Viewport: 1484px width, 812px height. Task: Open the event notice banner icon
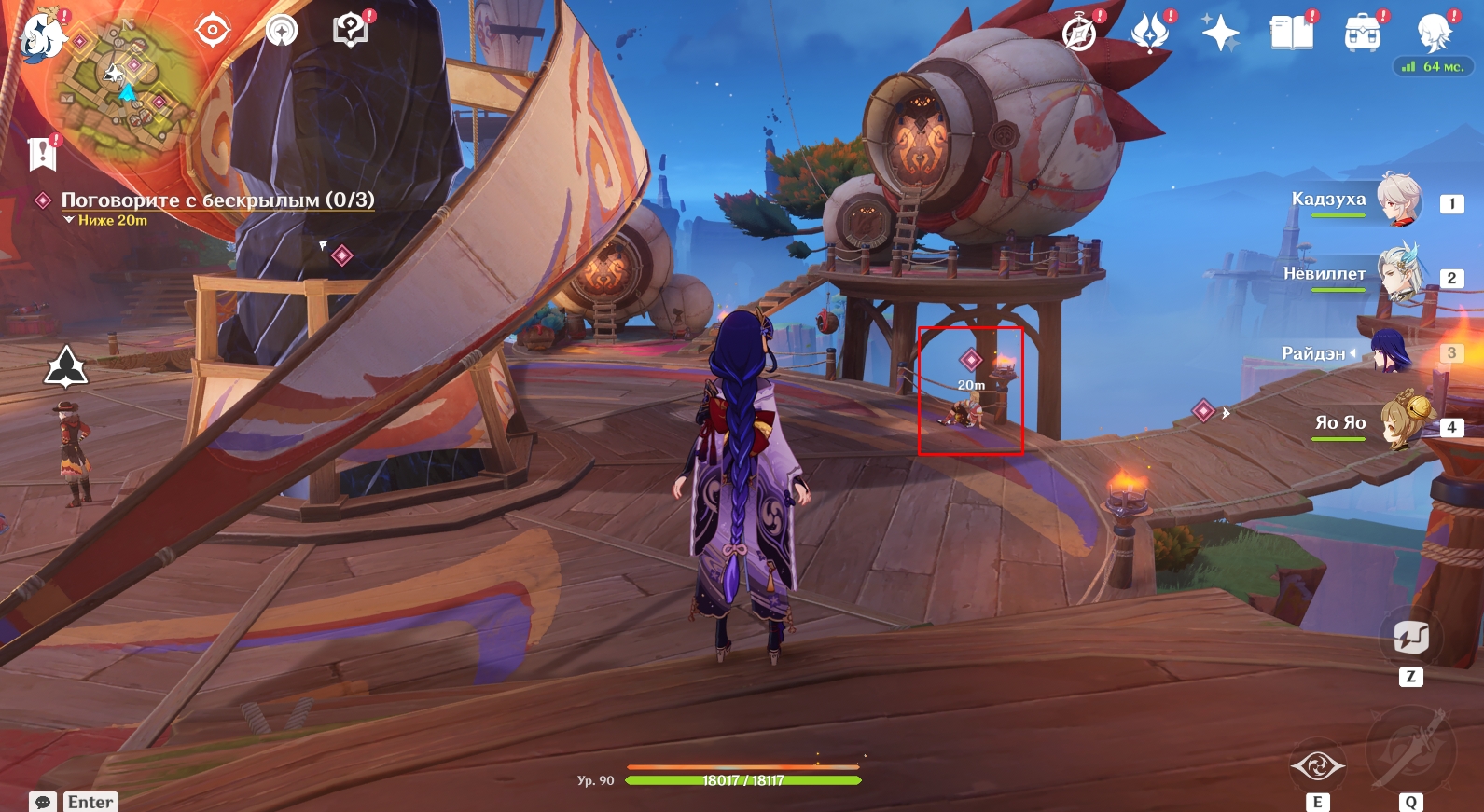point(43,154)
